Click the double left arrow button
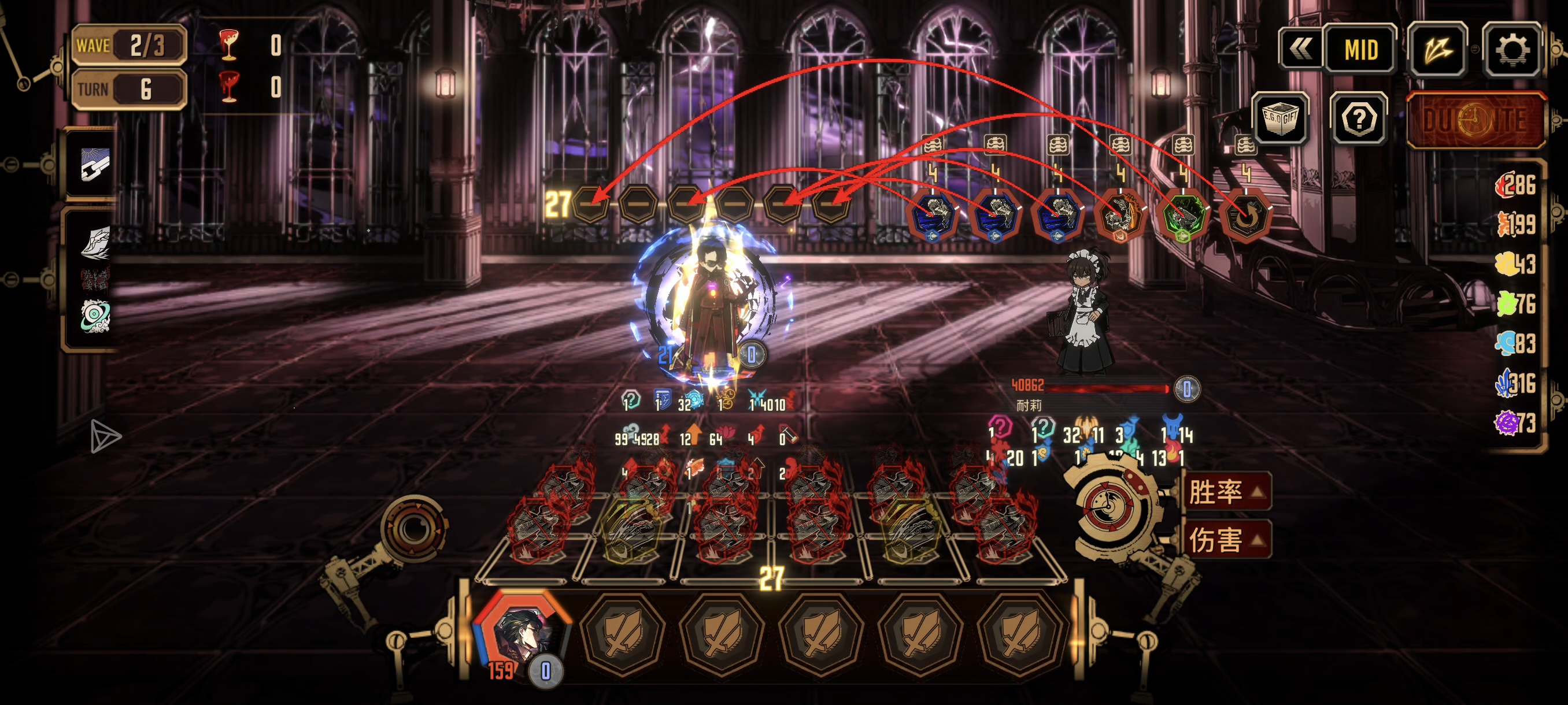Viewport: 1568px width, 705px height. coord(1300,50)
